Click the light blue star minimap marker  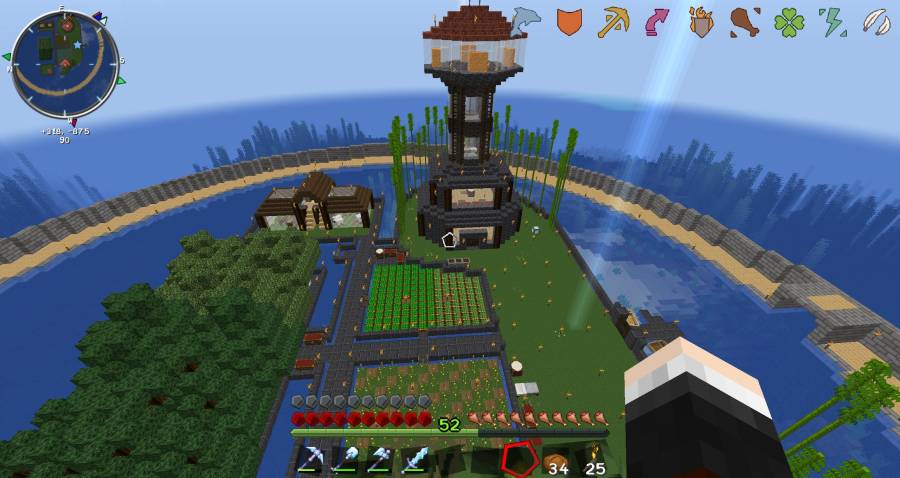point(76,44)
